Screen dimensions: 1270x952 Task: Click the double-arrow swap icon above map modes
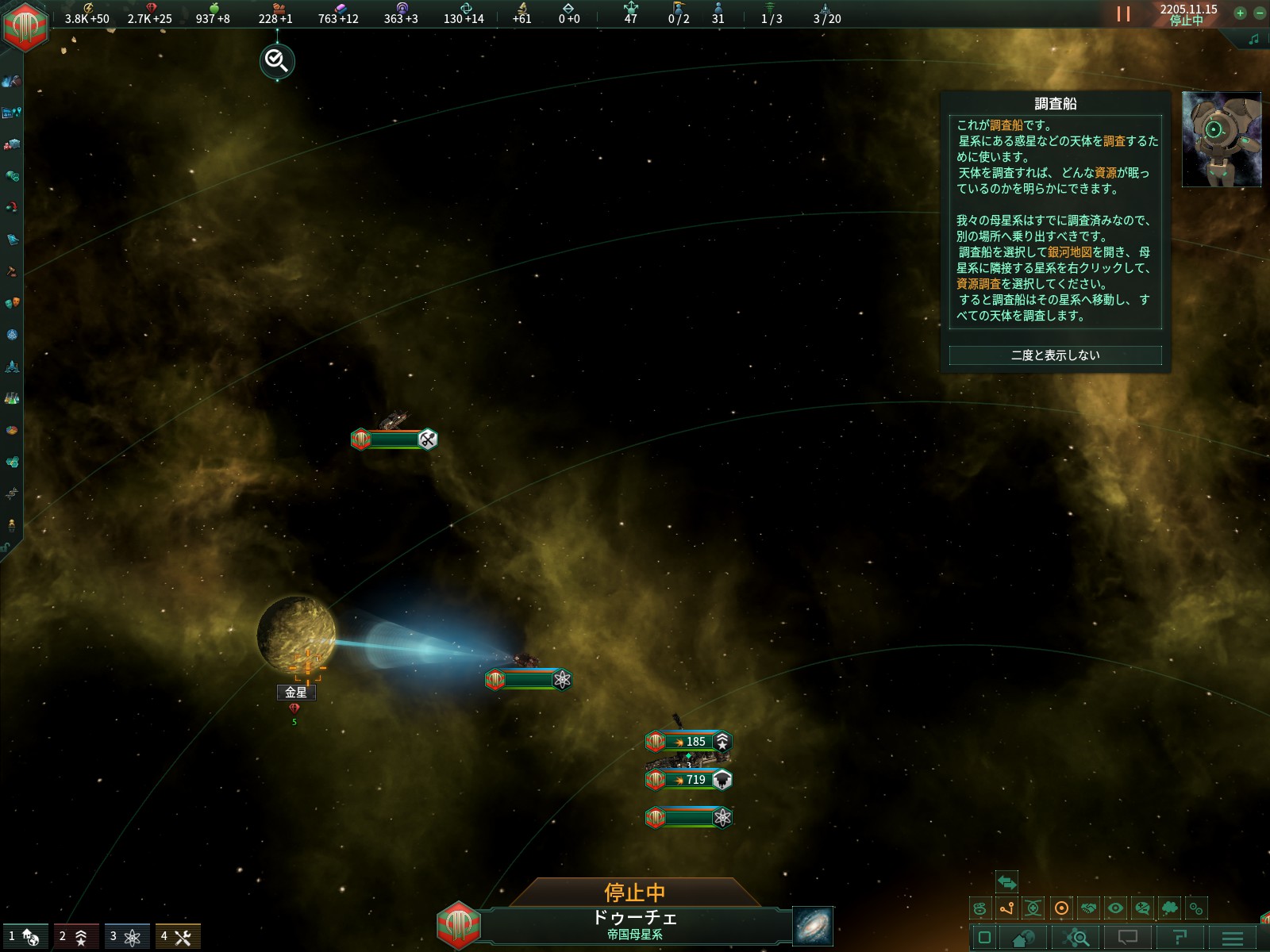[x=1006, y=882]
